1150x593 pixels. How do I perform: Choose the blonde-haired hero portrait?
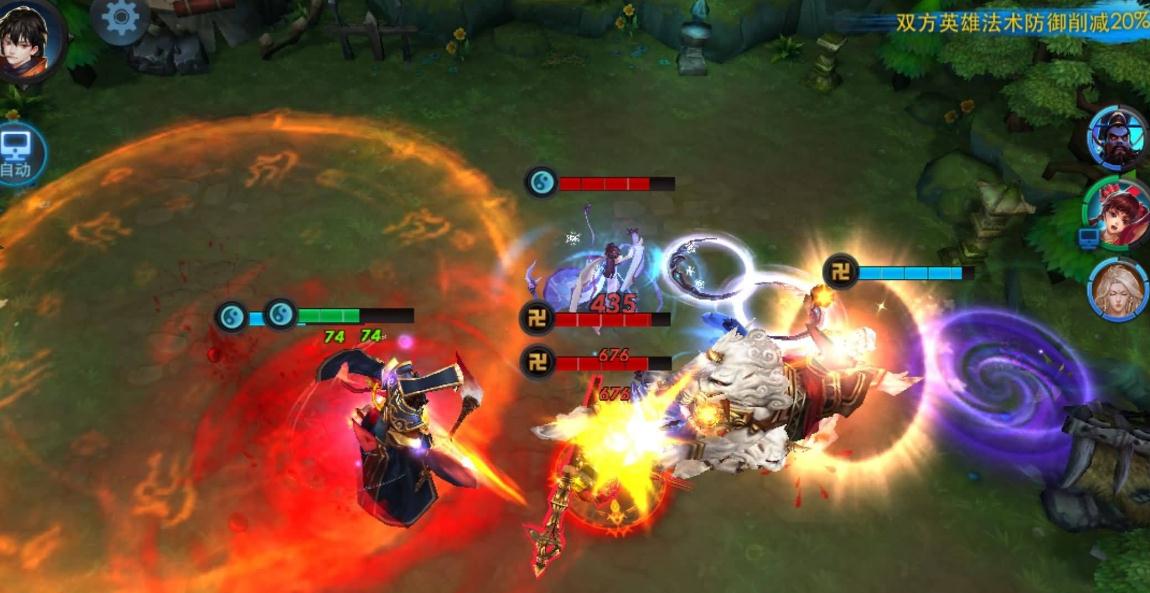(x=1117, y=289)
